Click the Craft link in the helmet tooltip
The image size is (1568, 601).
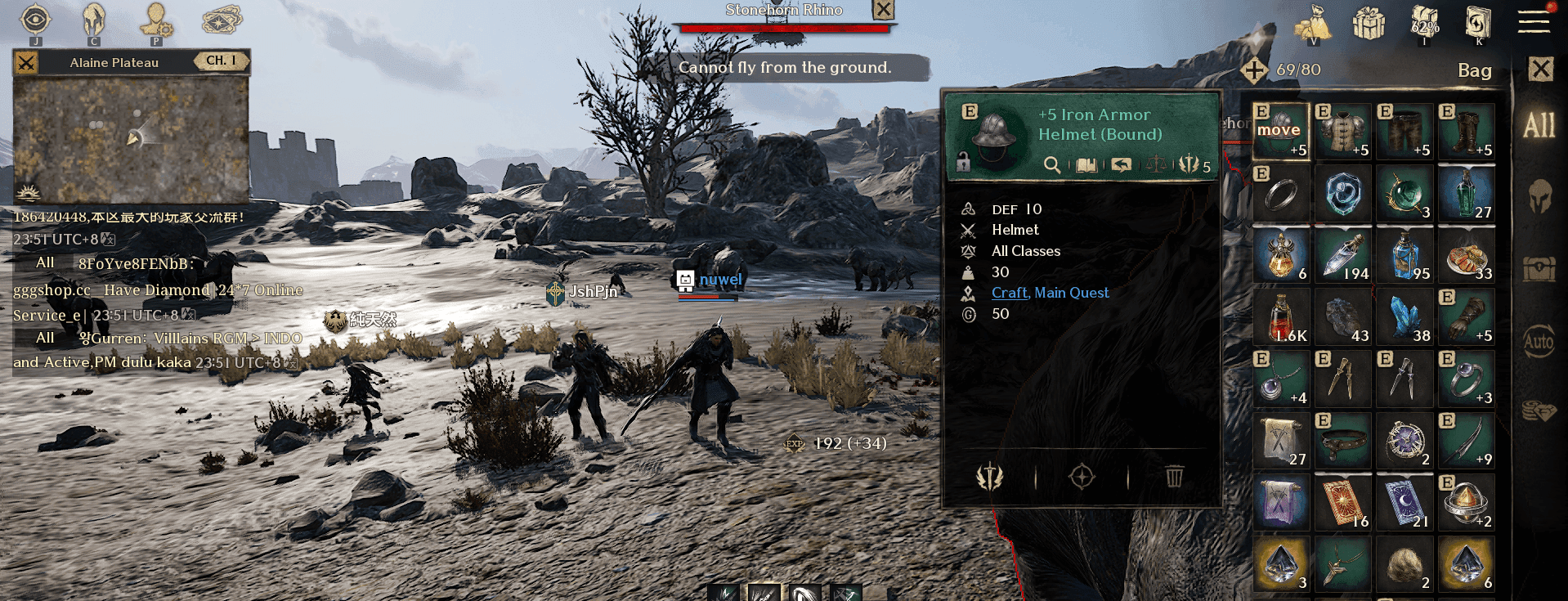coord(1007,292)
